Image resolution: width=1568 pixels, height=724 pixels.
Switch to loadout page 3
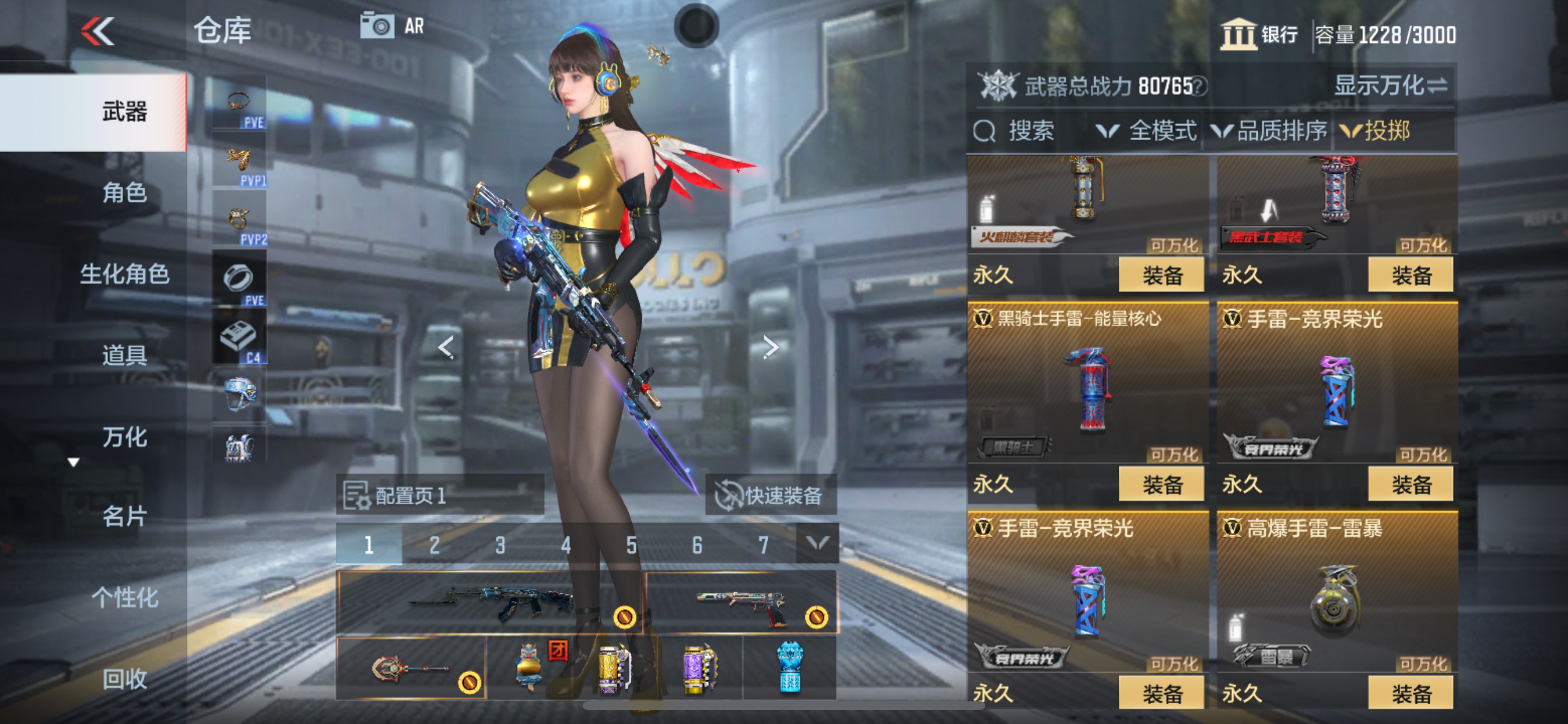[500, 544]
